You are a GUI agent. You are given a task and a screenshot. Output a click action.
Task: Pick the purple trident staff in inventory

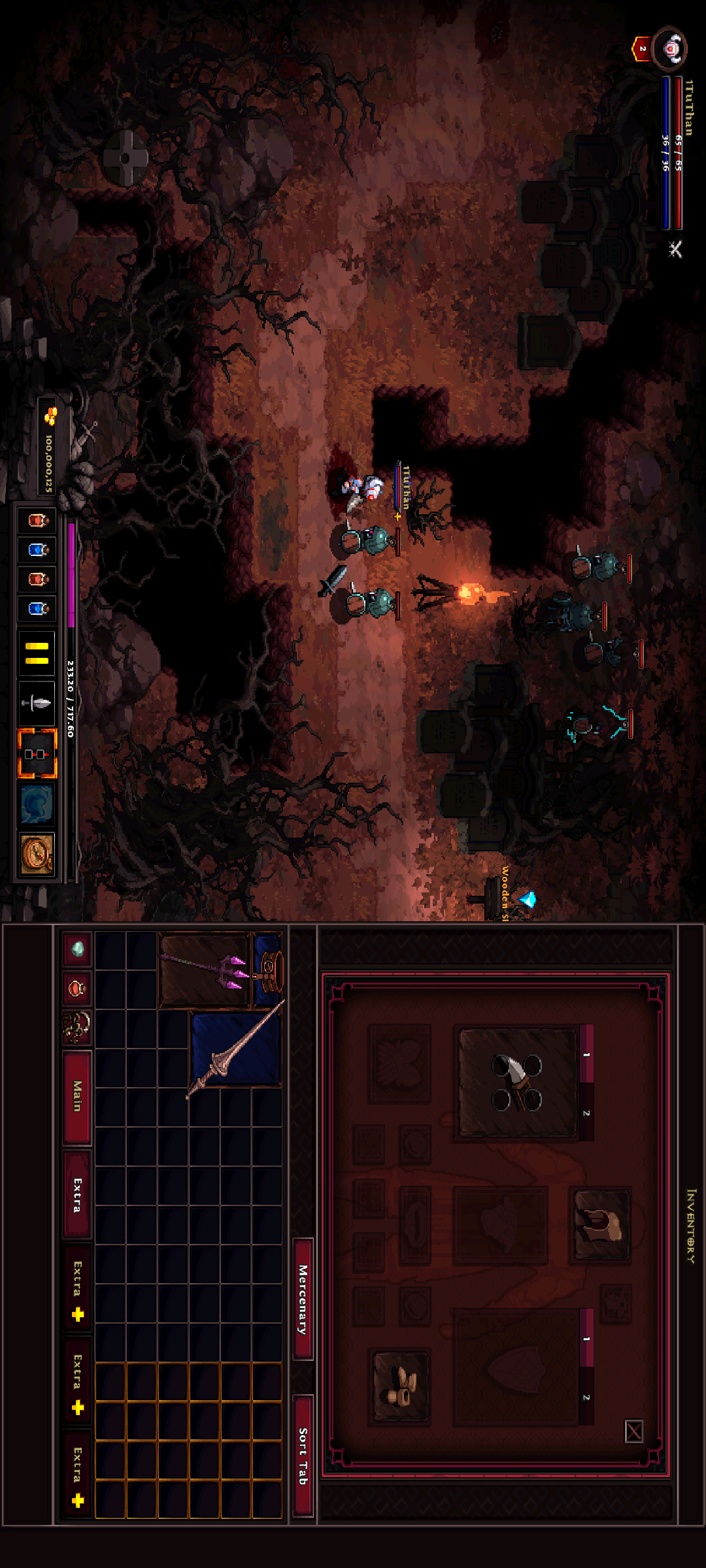point(205,969)
